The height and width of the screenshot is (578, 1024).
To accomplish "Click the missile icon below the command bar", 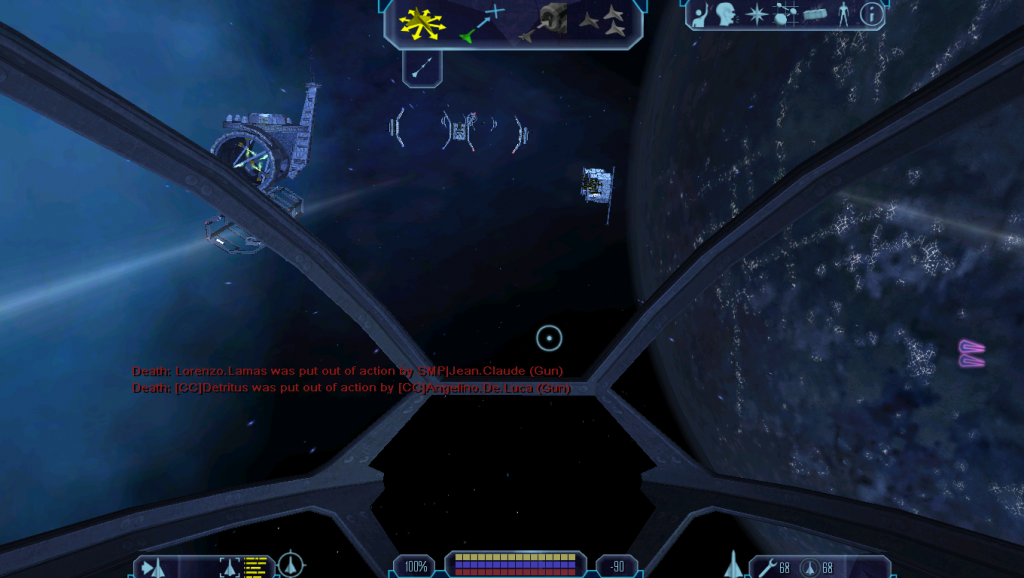I will tap(423, 67).
